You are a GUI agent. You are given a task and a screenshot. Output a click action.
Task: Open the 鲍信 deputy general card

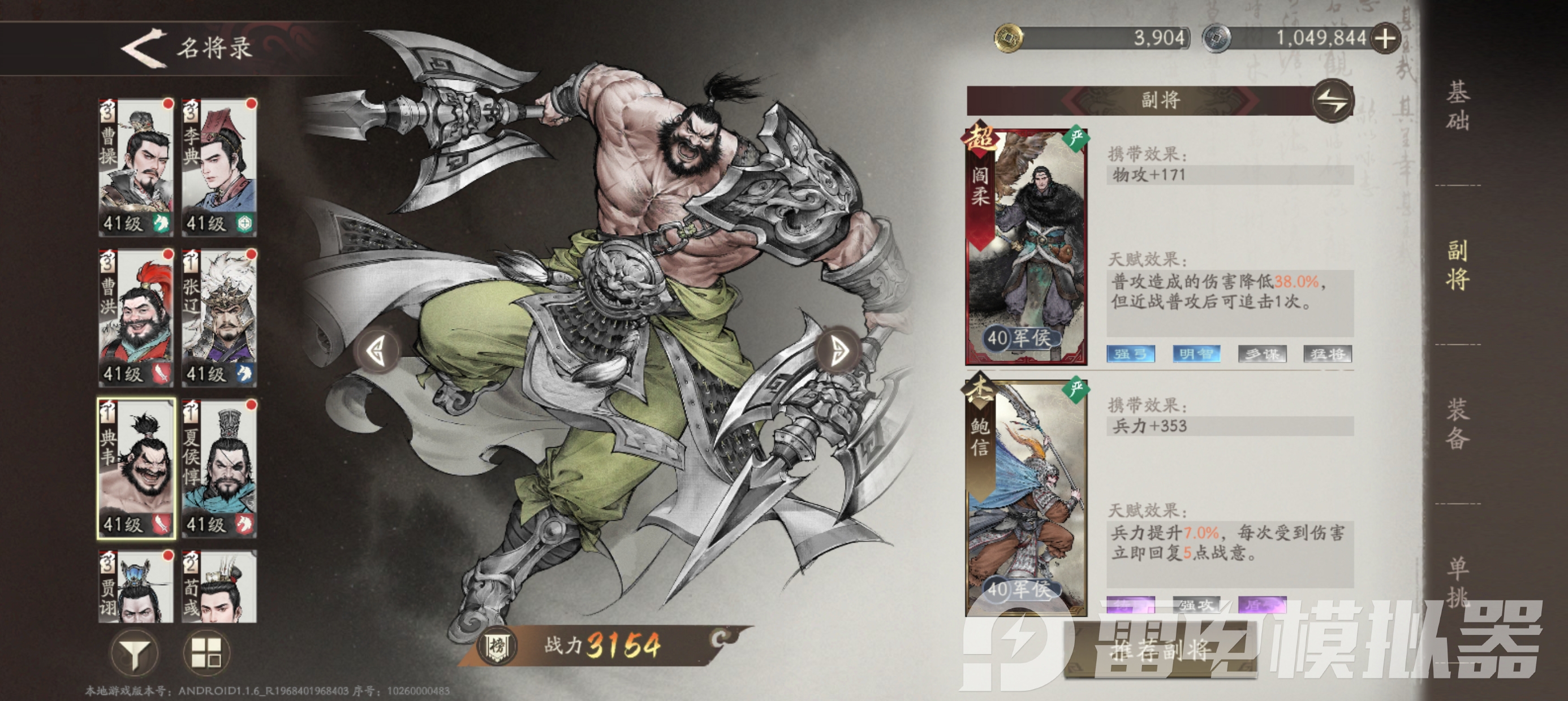coord(1026,496)
